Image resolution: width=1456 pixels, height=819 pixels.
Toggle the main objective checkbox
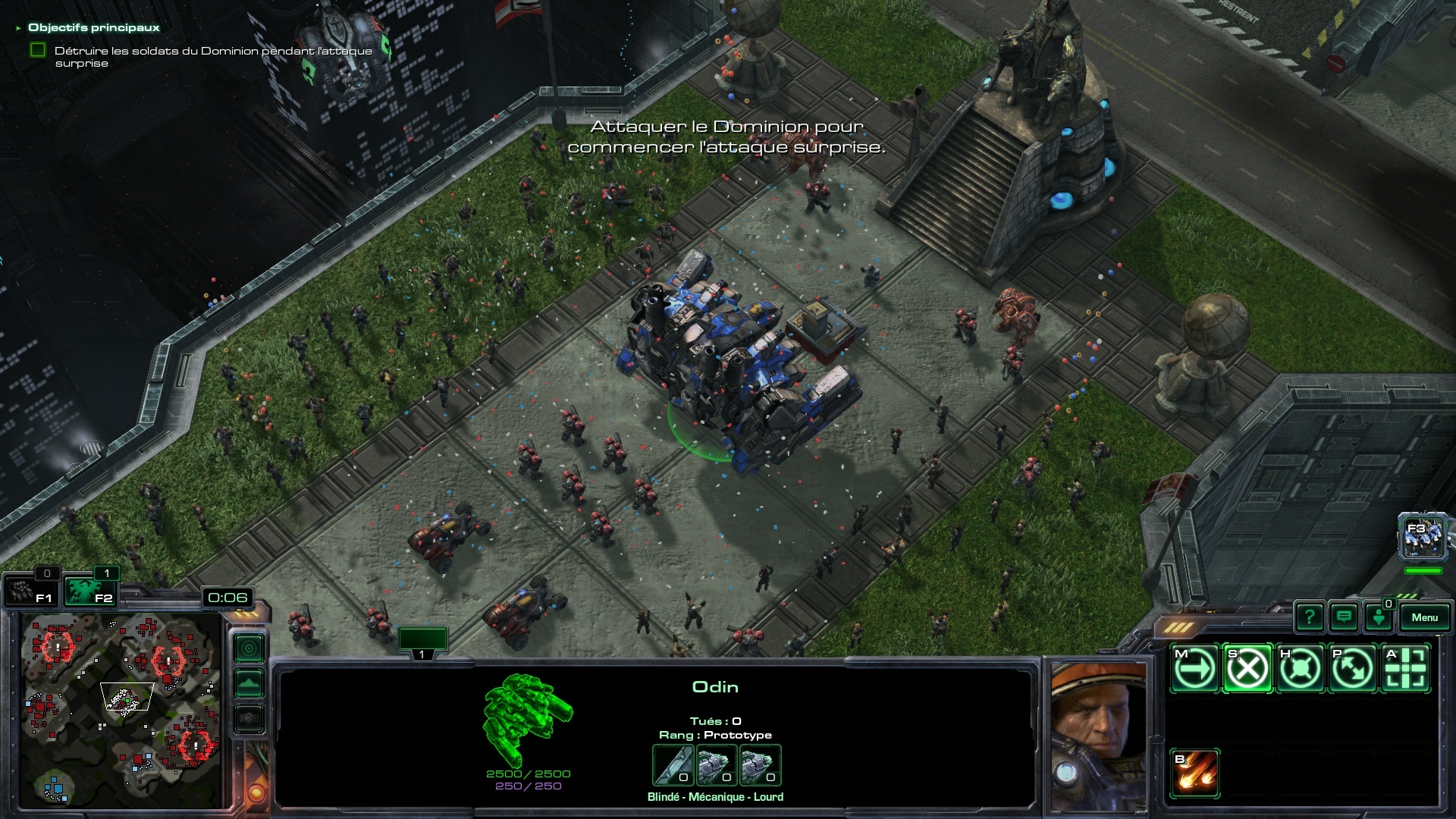click(38, 51)
